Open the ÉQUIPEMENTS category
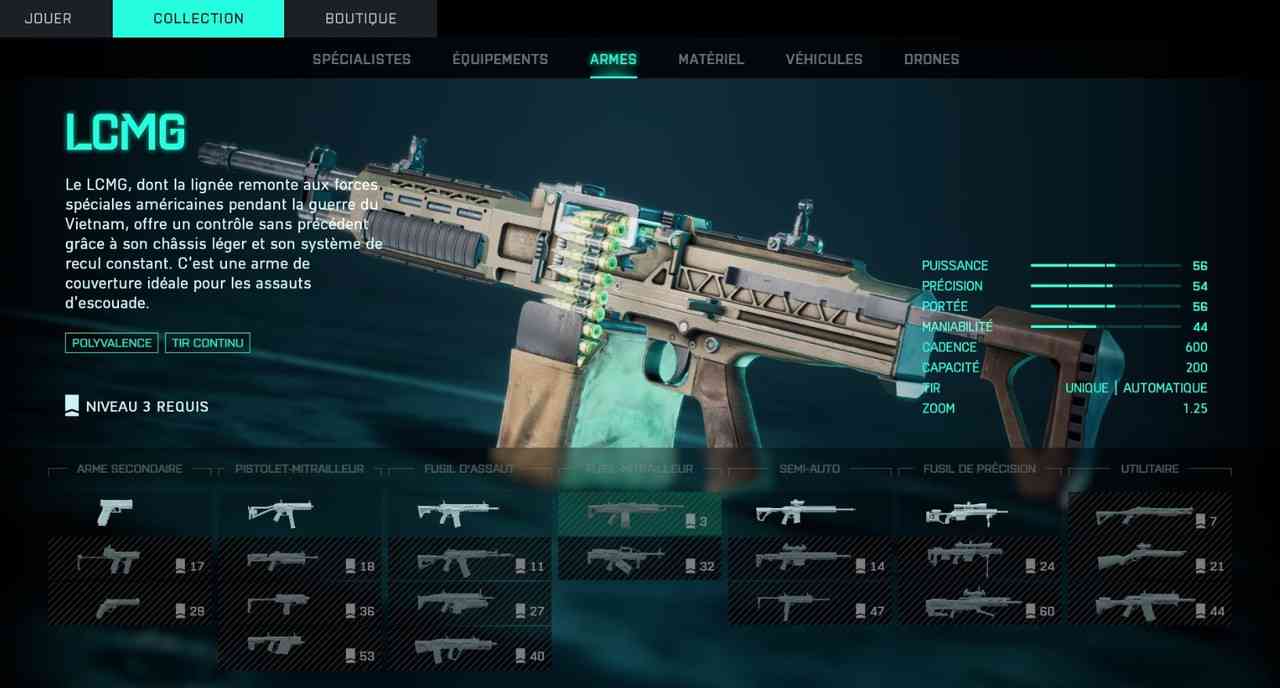This screenshot has width=1280, height=688. (500, 59)
